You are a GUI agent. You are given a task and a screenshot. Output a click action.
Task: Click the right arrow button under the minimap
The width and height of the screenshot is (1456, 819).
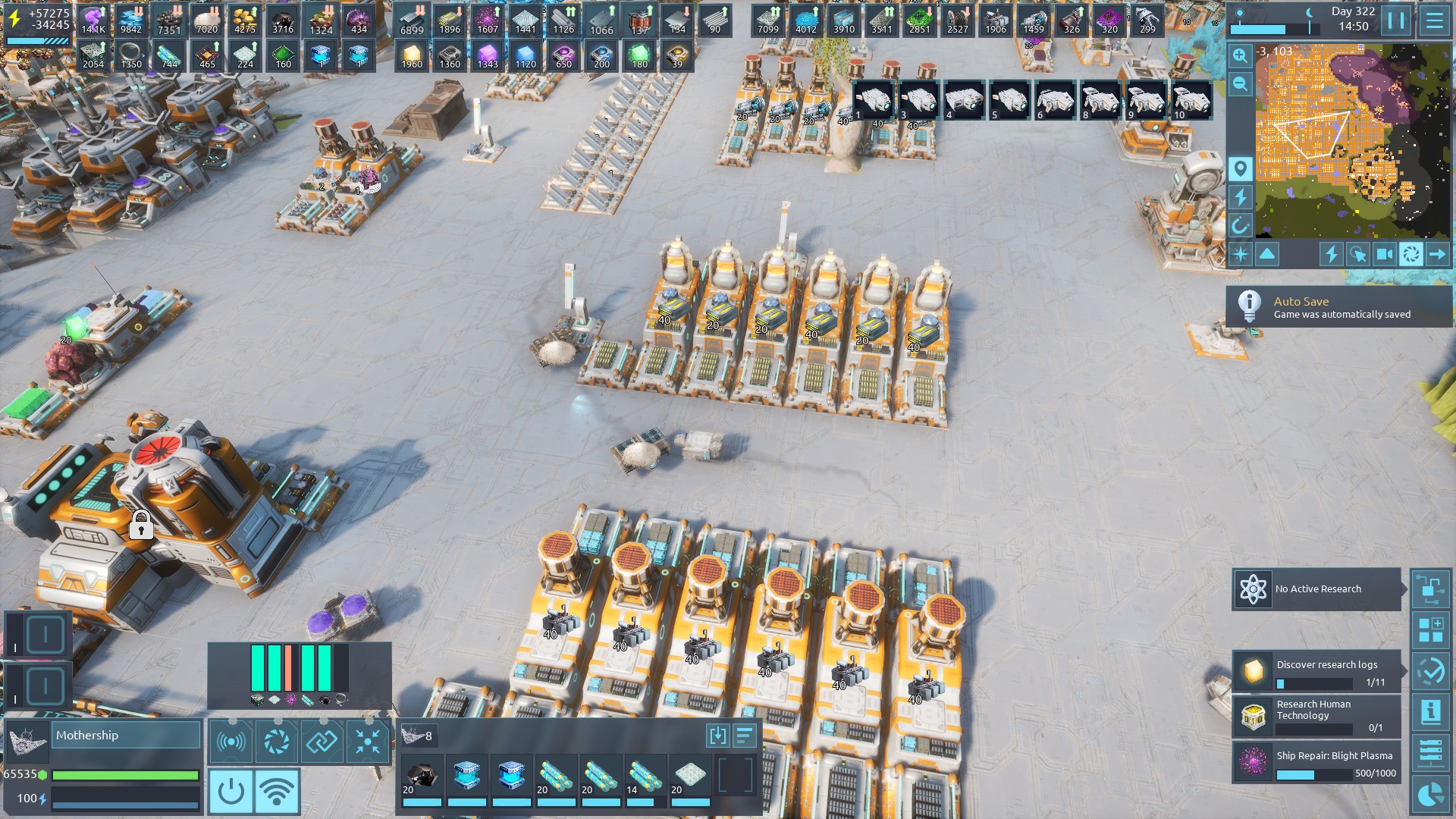[1437, 254]
